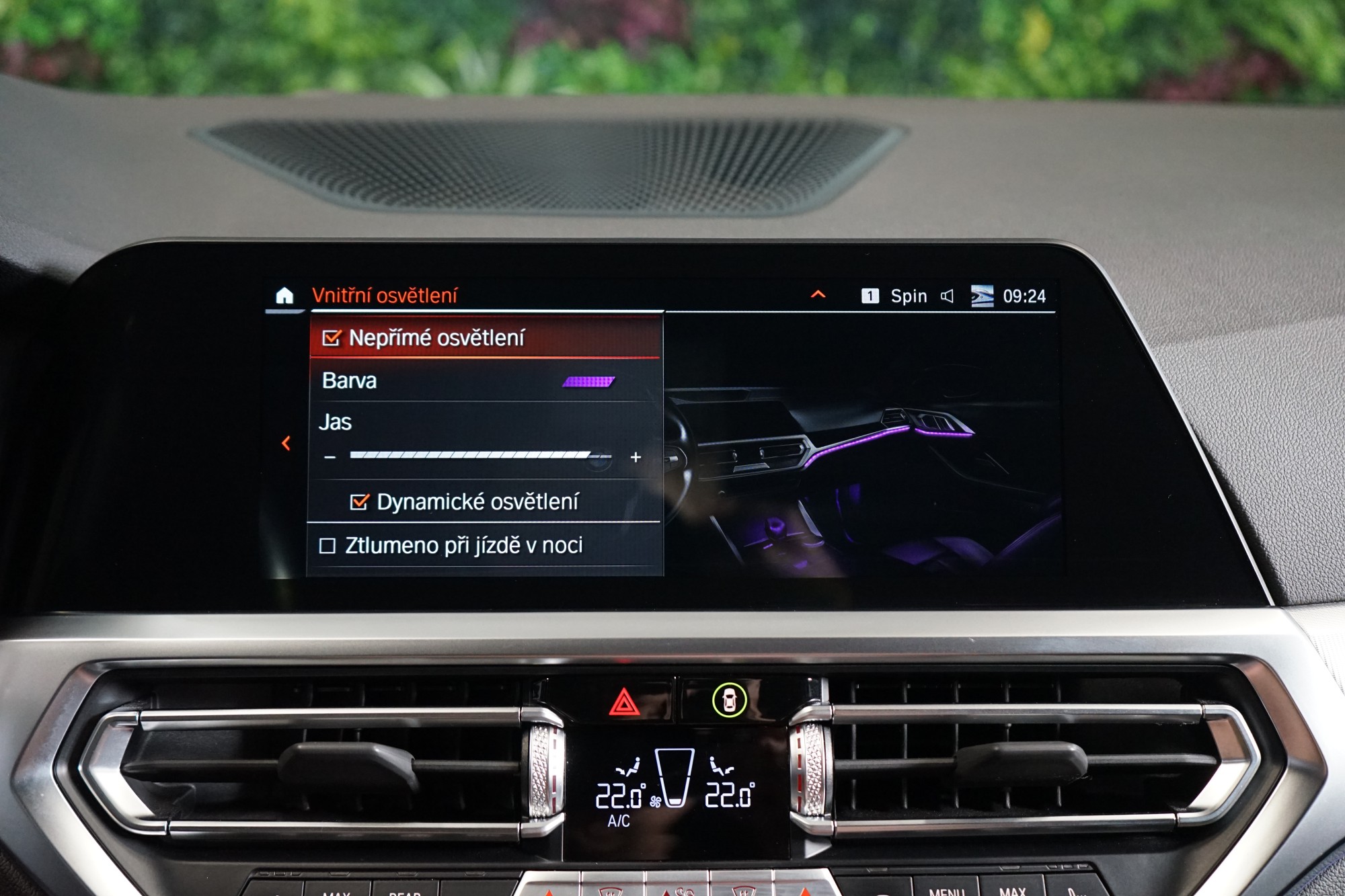Viewport: 1345px width, 896px height.
Task: Open the Spin audio source indicator
Action: tap(908, 296)
